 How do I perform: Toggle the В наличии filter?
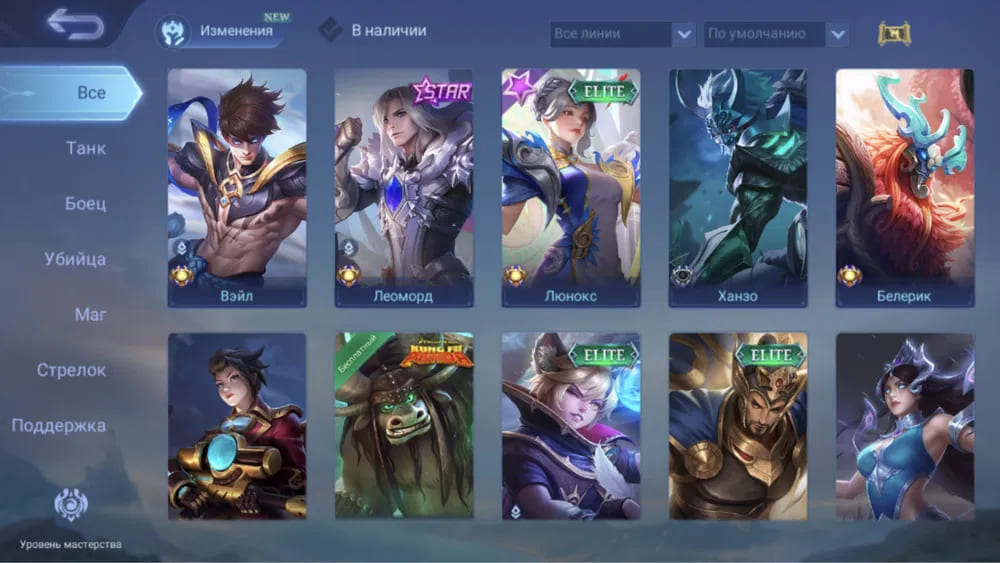[x=374, y=31]
